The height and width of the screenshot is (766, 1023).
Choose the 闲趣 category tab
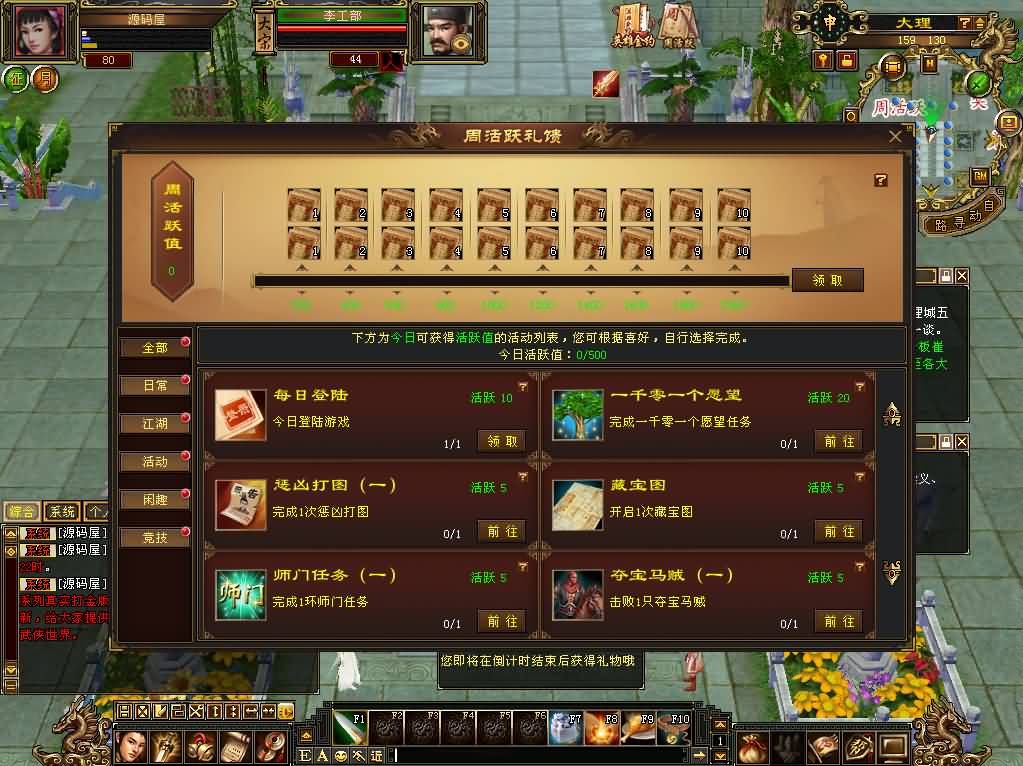click(155, 499)
